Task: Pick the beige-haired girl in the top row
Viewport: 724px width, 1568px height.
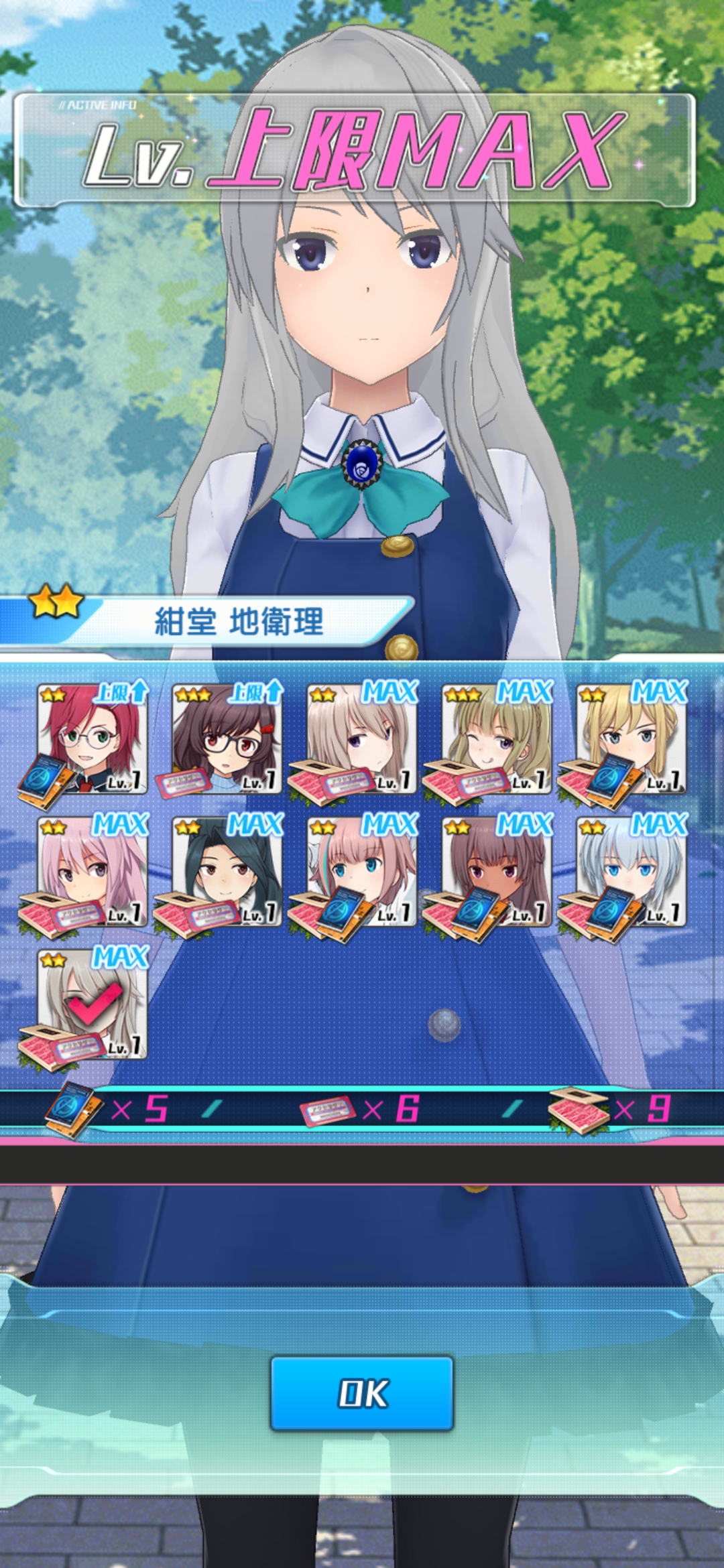Action: click(x=362, y=738)
